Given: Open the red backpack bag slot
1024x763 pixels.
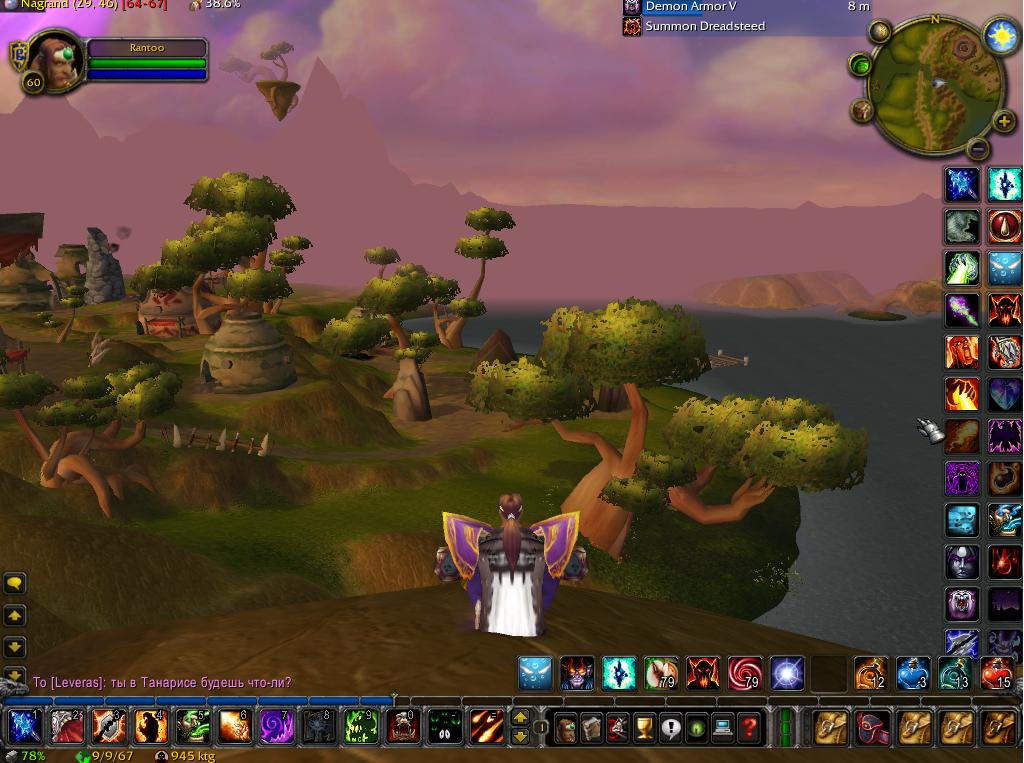Looking at the screenshot, I should coord(872,727).
